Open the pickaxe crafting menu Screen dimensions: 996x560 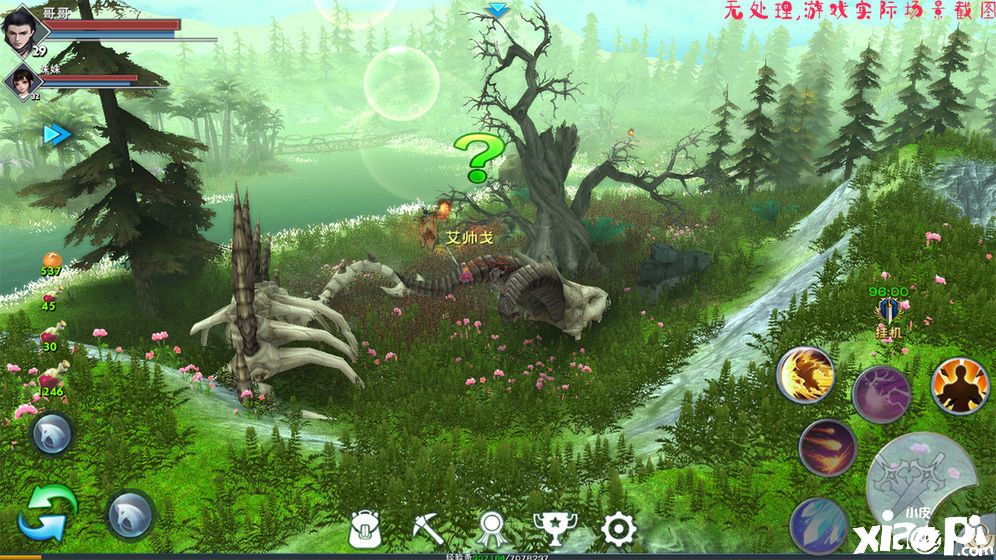[x=429, y=527]
